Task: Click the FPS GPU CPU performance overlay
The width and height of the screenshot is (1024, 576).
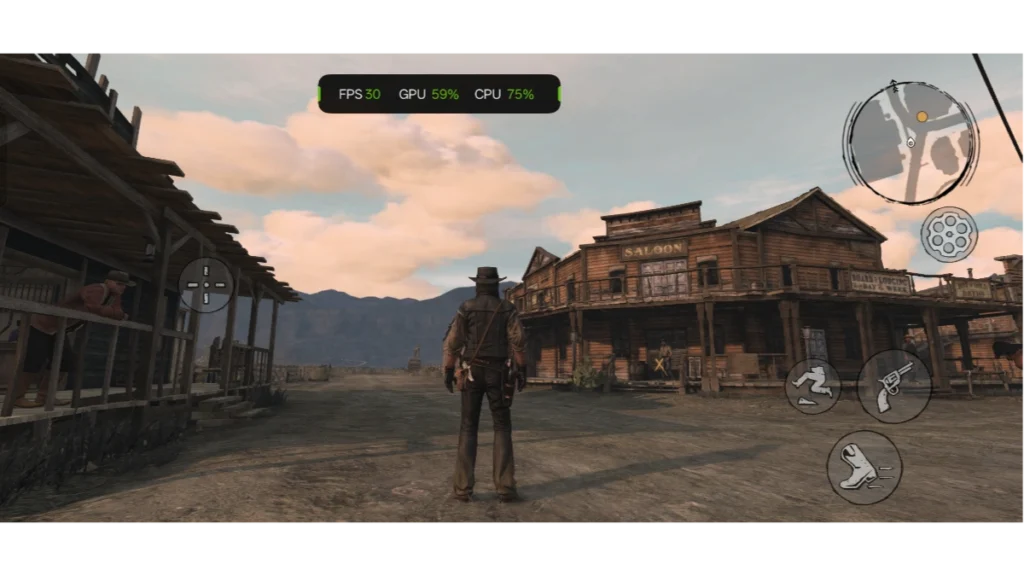Action: tap(439, 94)
